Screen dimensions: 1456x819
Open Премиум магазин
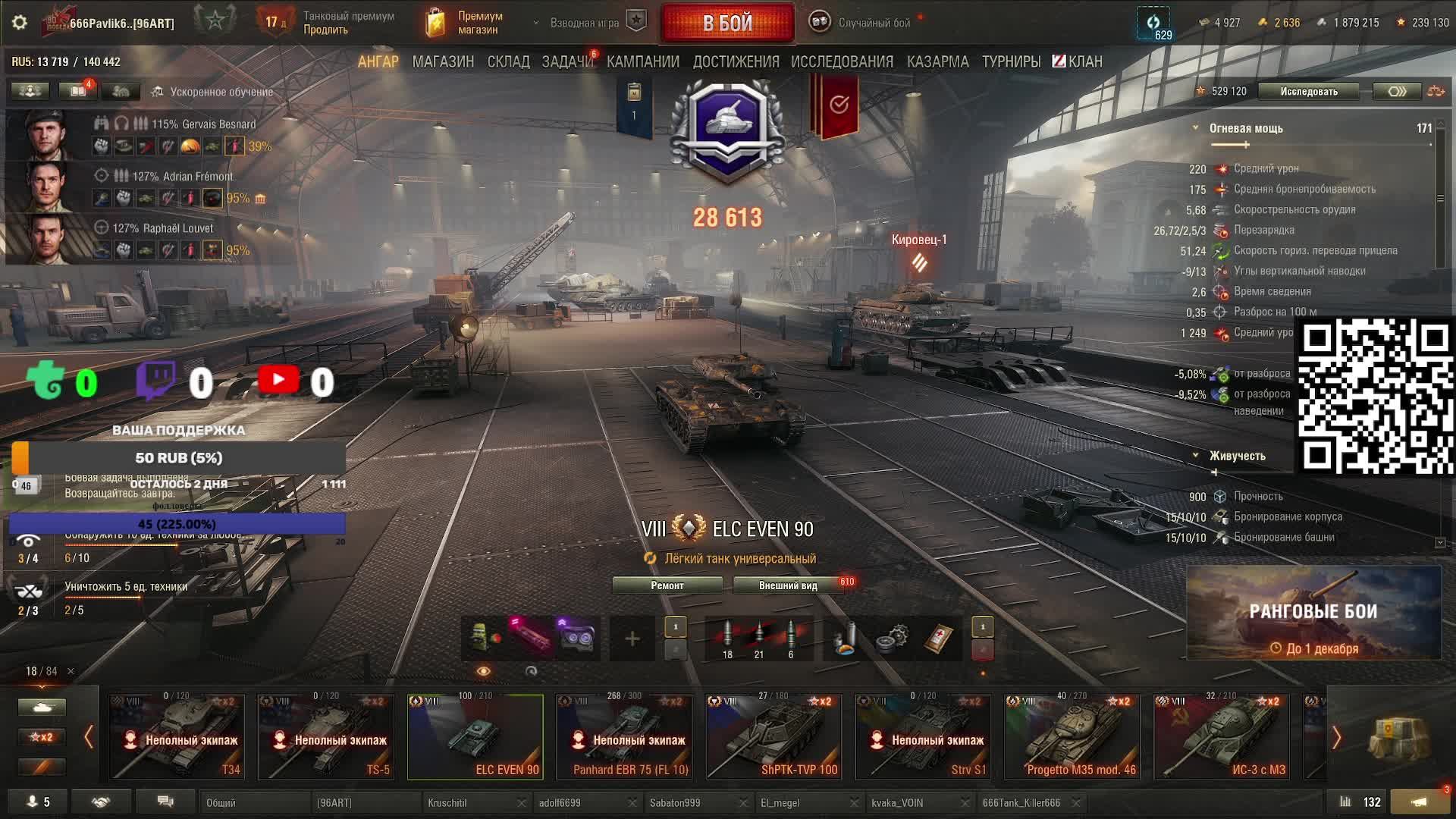(x=464, y=23)
